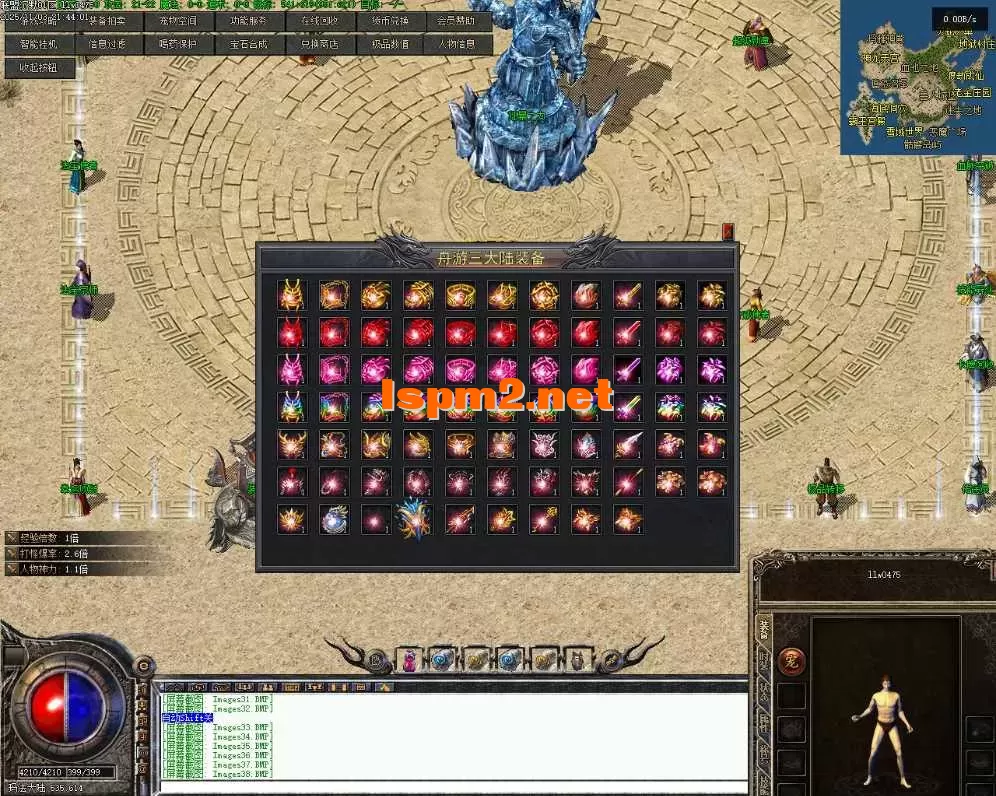
Task: Select the golden helmet in the first slot
Action: [291, 295]
